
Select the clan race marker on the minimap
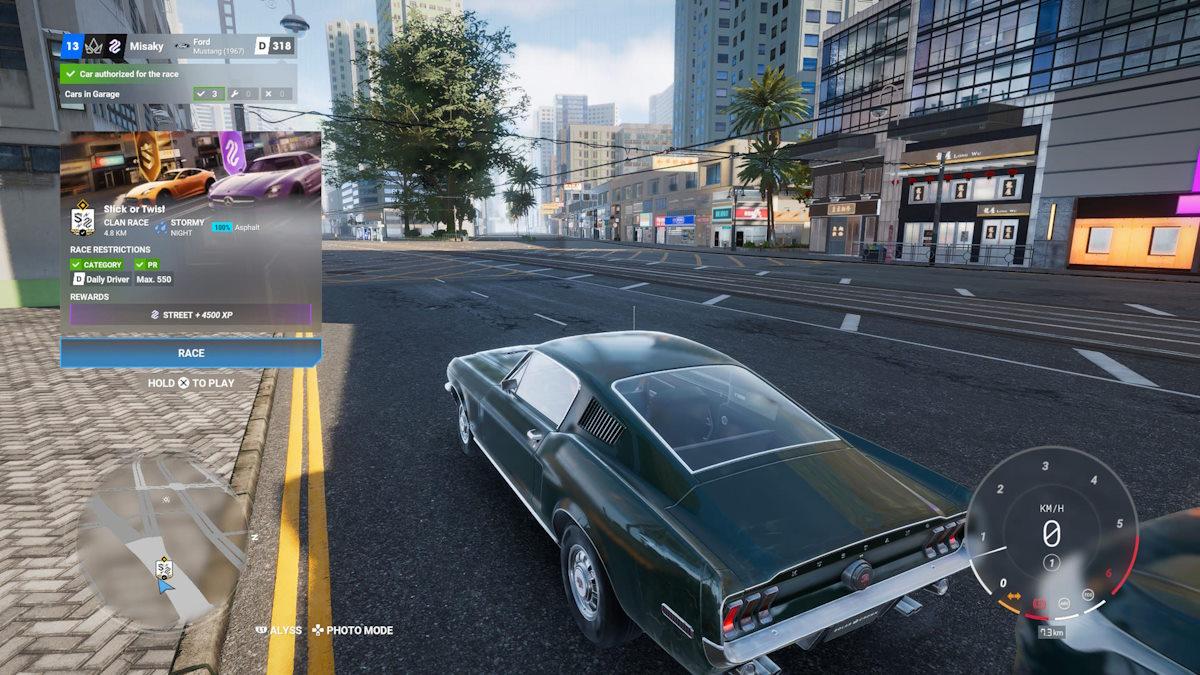click(x=164, y=568)
